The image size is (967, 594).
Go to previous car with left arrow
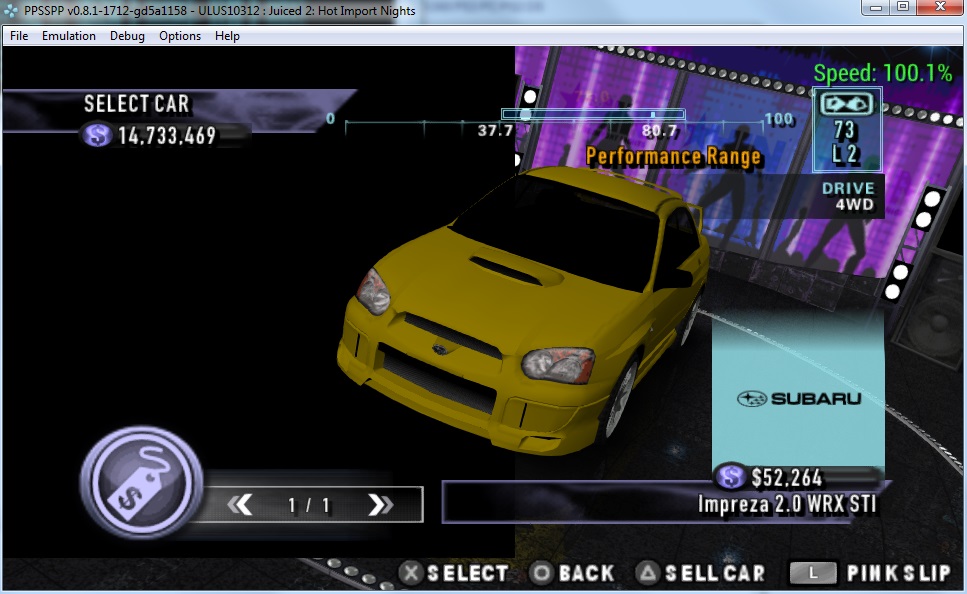pos(240,505)
